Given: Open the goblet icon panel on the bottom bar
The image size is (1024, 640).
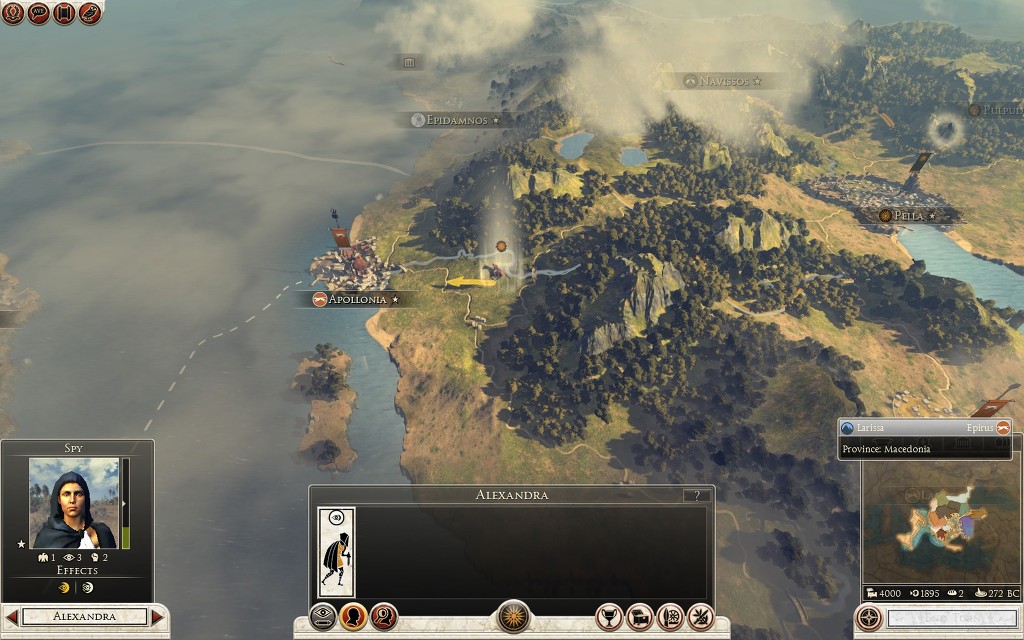Looking at the screenshot, I should (609, 616).
